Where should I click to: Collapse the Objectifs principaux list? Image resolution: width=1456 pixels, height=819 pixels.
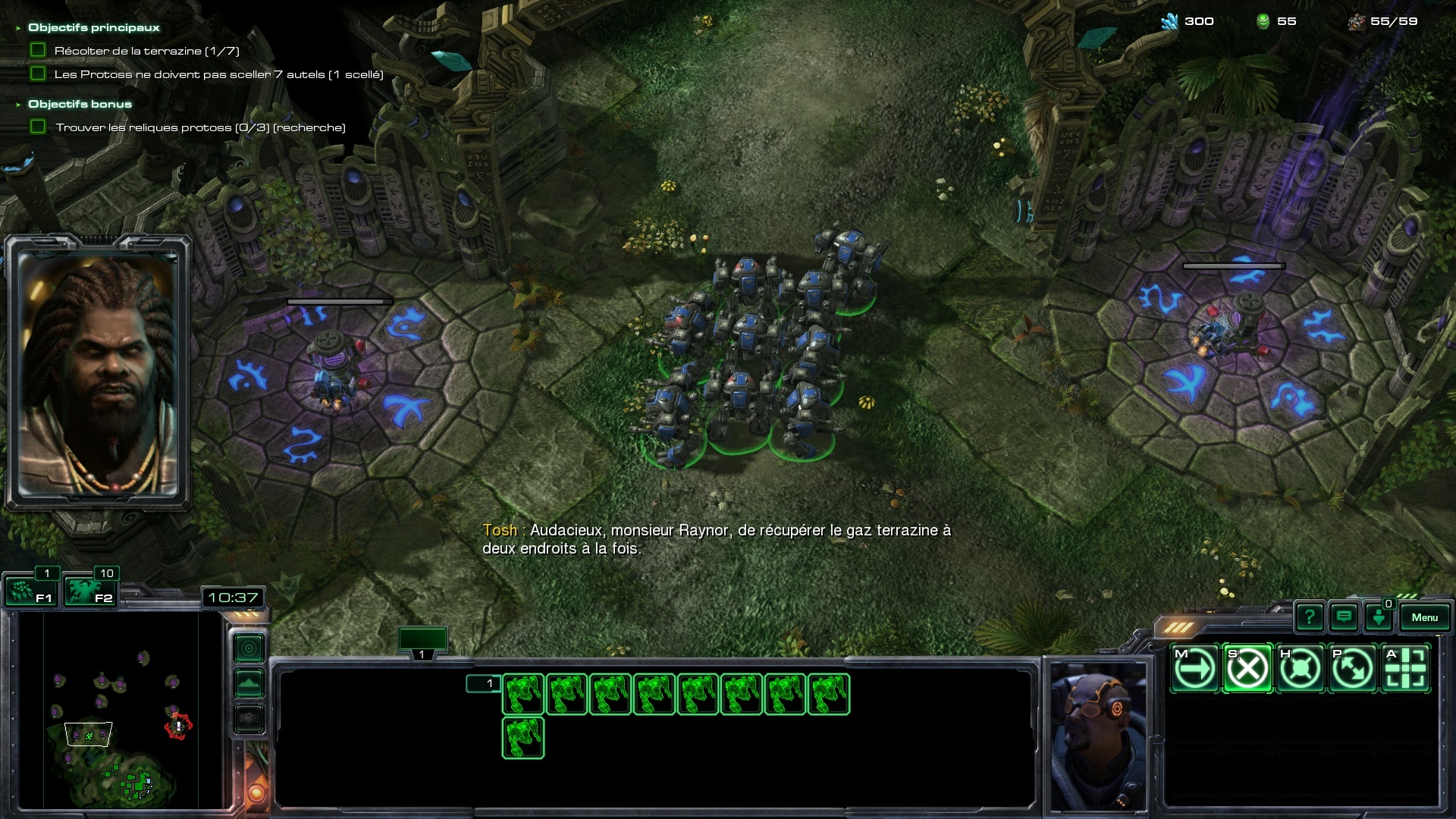point(18,28)
